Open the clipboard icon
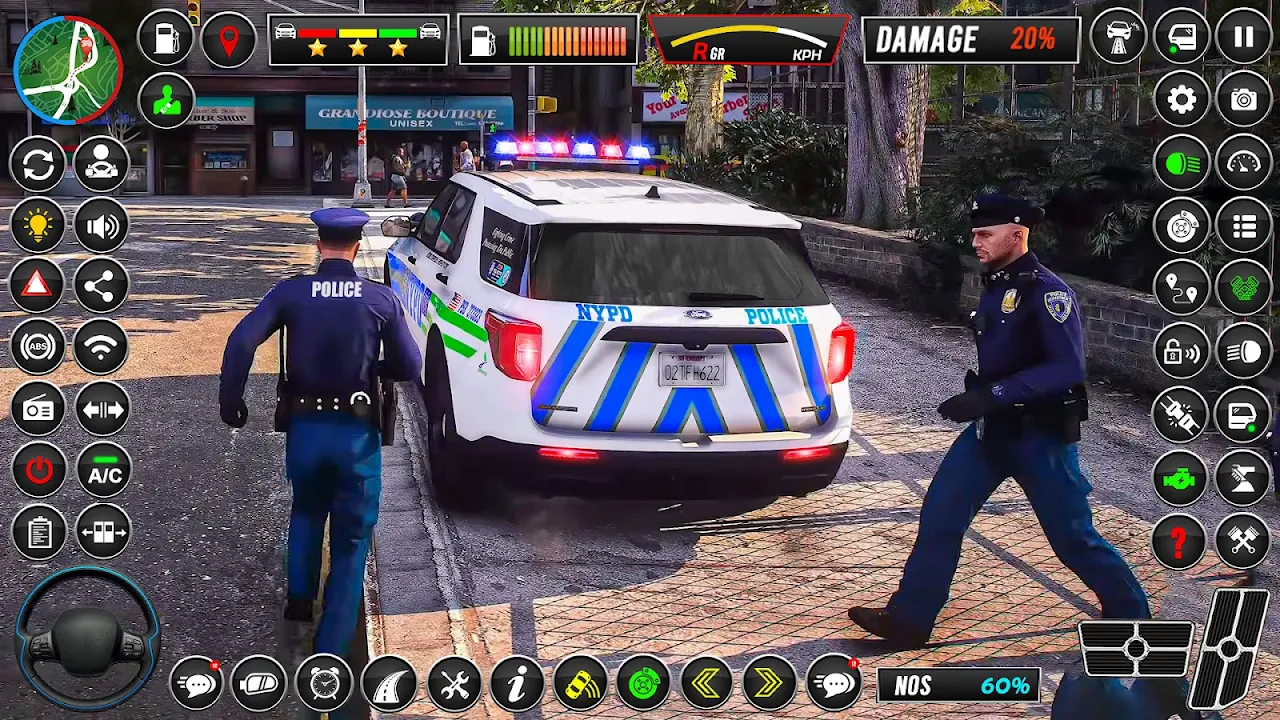This screenshot has width=1280, height=720. tap(38, 532)
